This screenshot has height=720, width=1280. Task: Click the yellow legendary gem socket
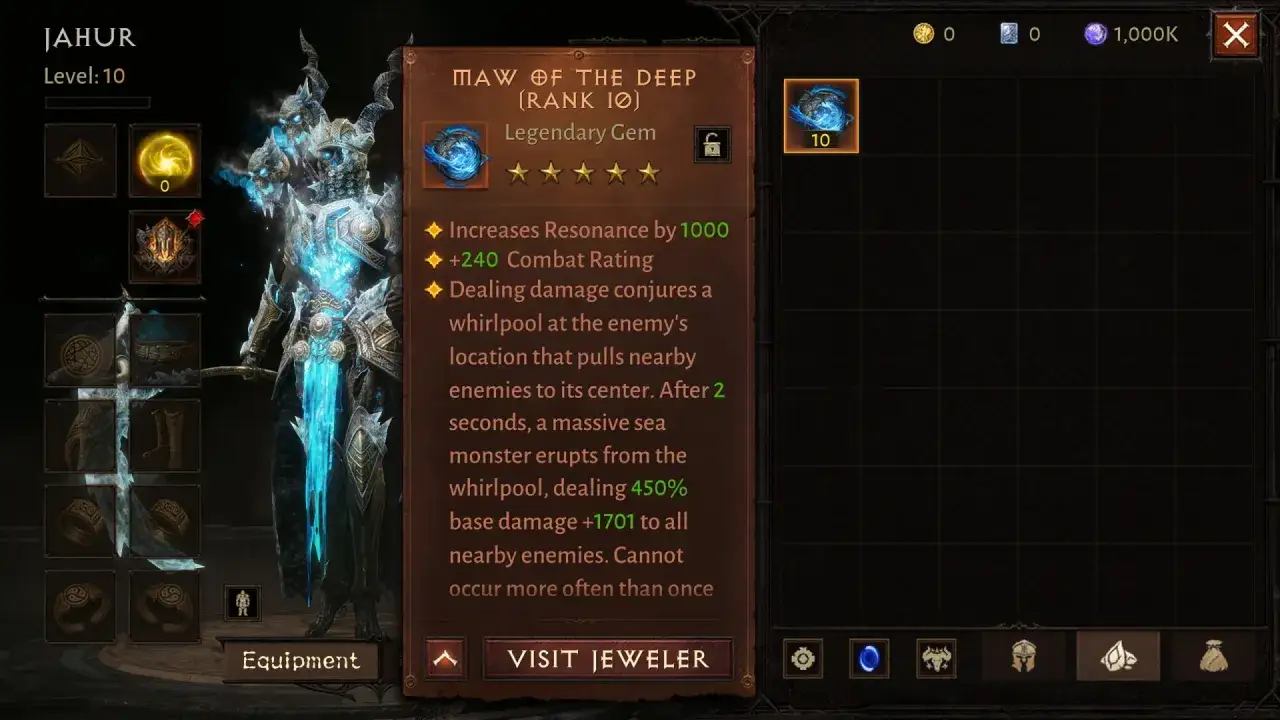[x=164, y=158]
